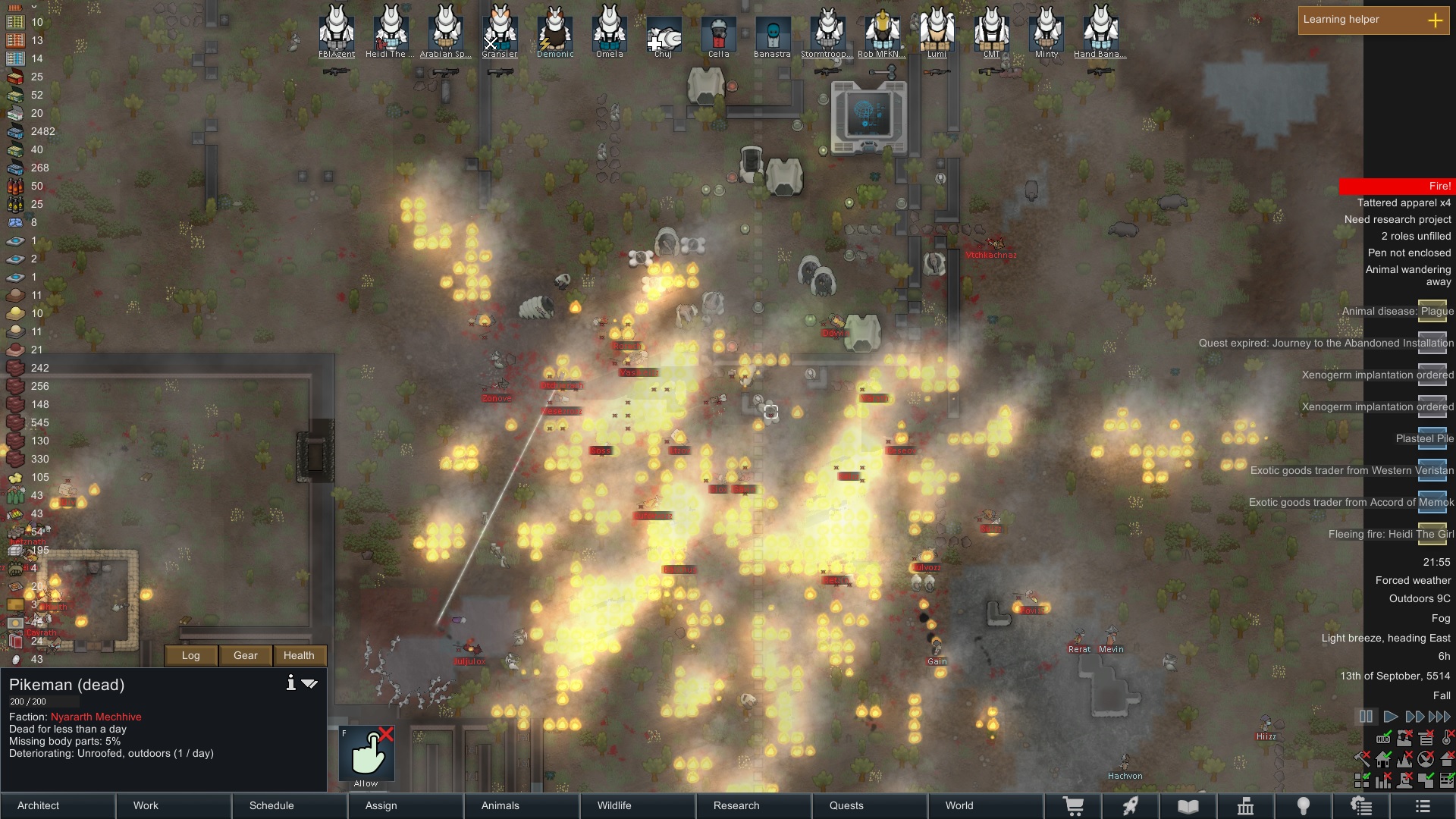Image resolution: width=1456 pixels, height=819 pixels.
Task: Select Gransier's portrait in the colonist bar
Action: click(x=499, y=30)
